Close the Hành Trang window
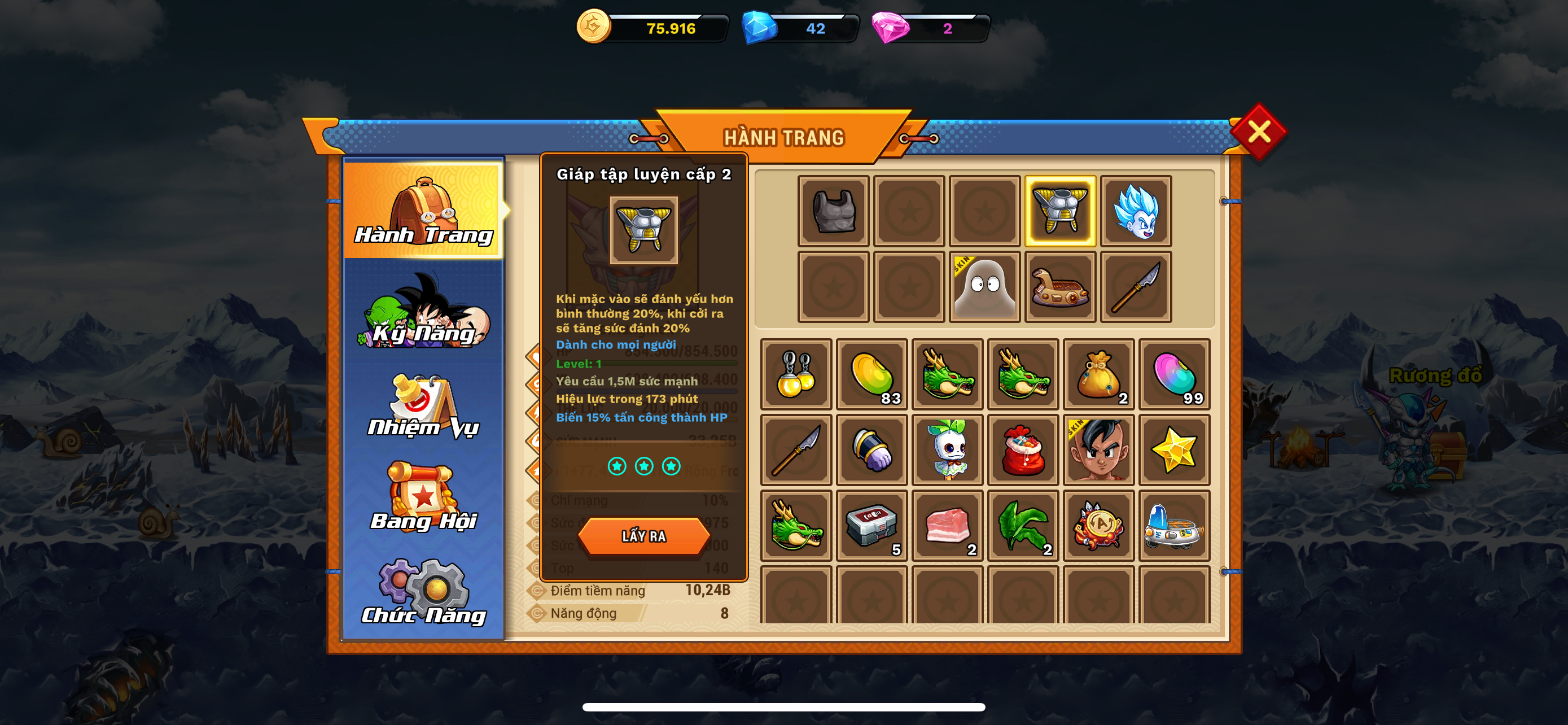The image size is (1568, 725). coord(1258,132)
